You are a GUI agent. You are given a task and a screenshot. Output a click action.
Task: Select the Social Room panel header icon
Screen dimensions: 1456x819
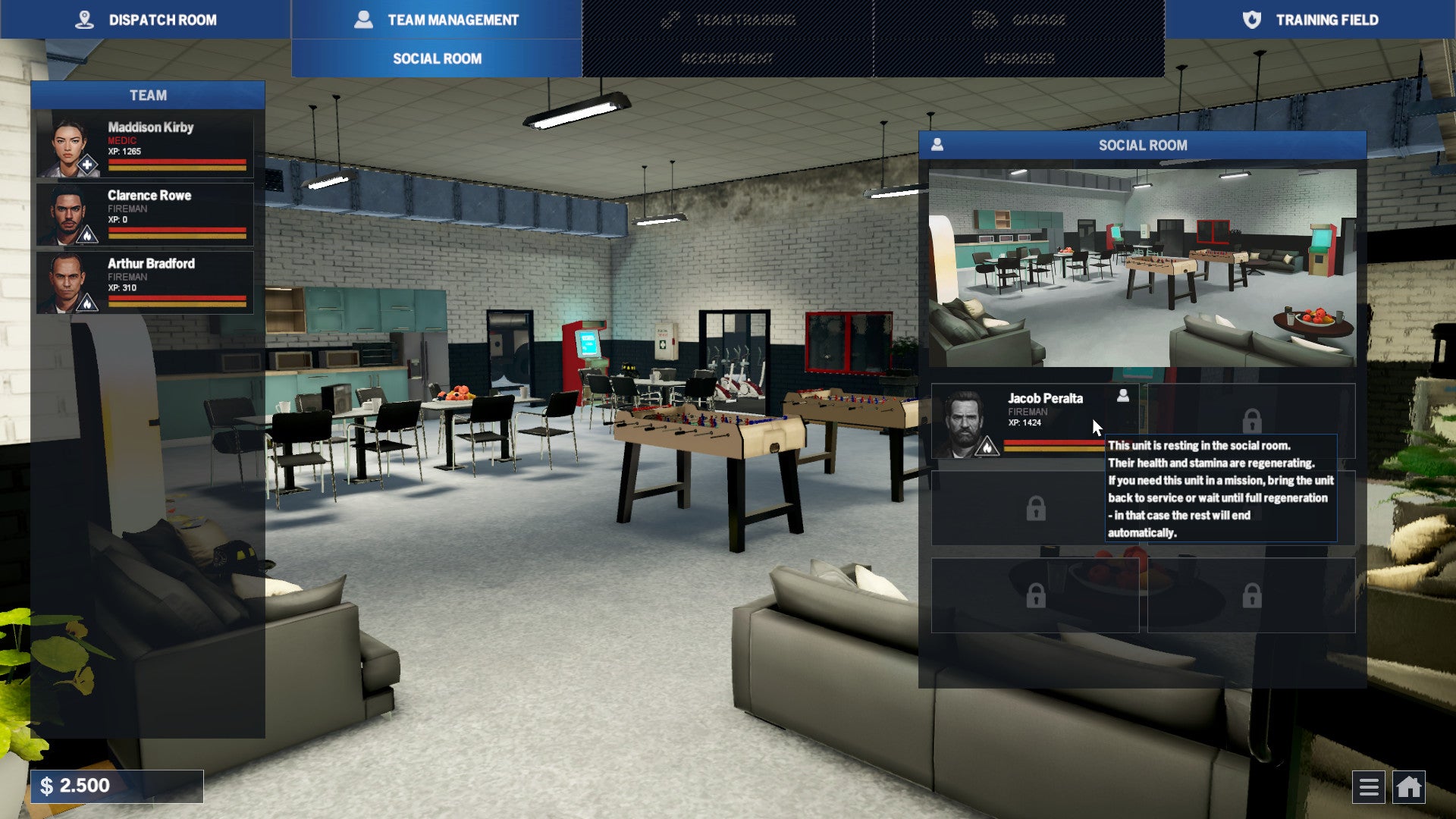tap(938, 145)
